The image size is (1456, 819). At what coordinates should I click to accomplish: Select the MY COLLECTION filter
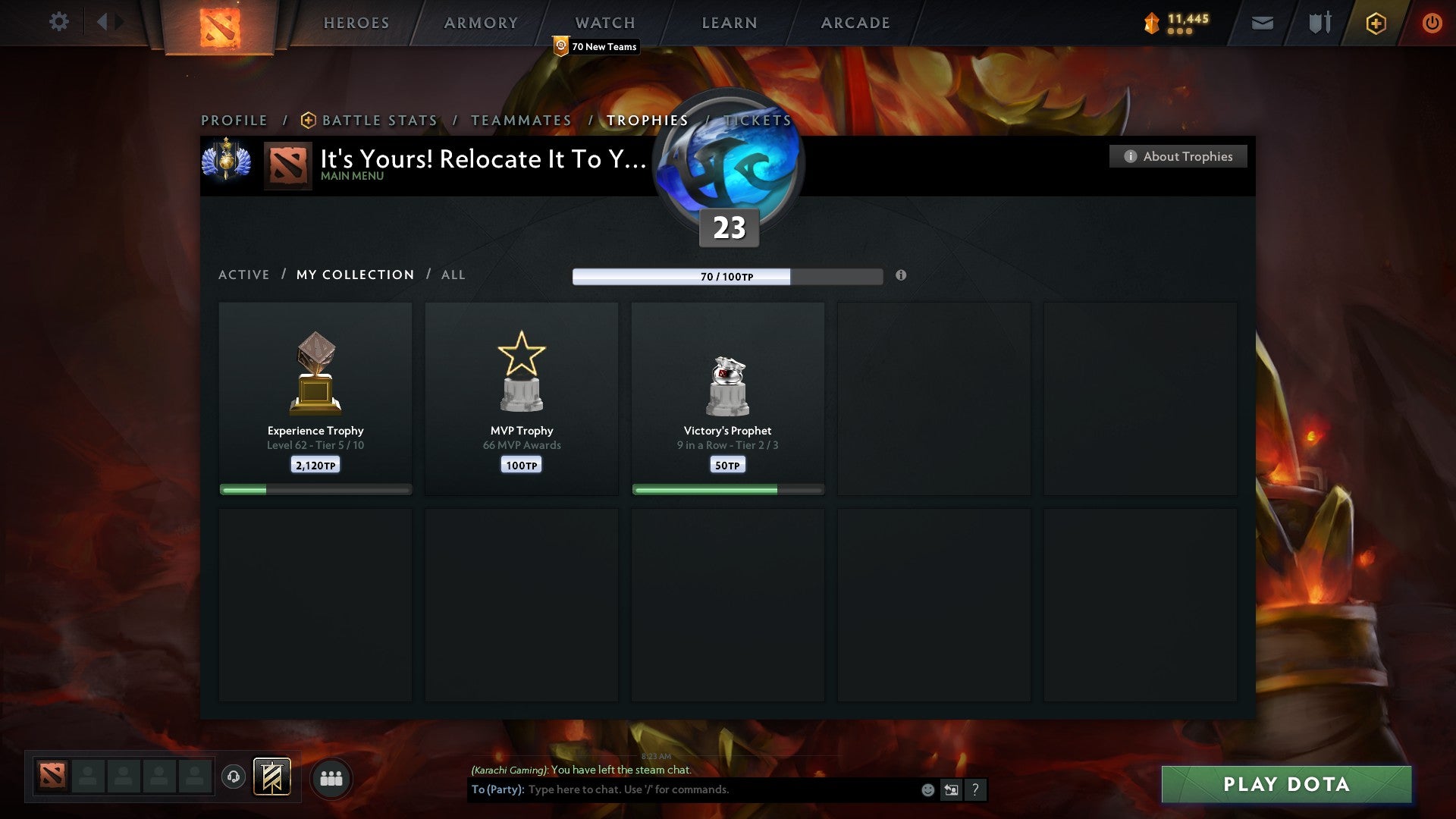[354, 275]
